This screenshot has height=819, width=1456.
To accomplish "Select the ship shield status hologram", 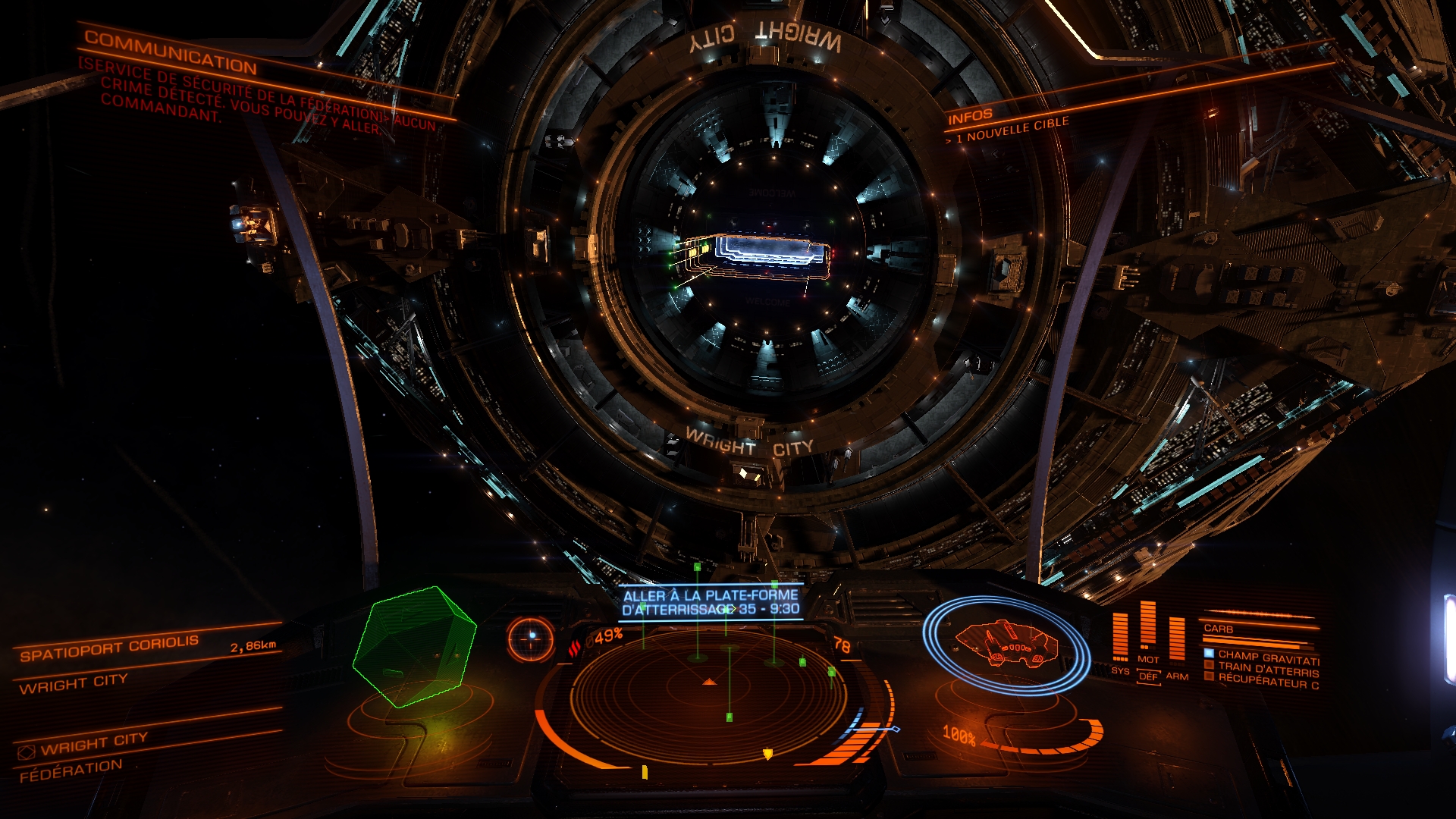I will click(1006, 645).
